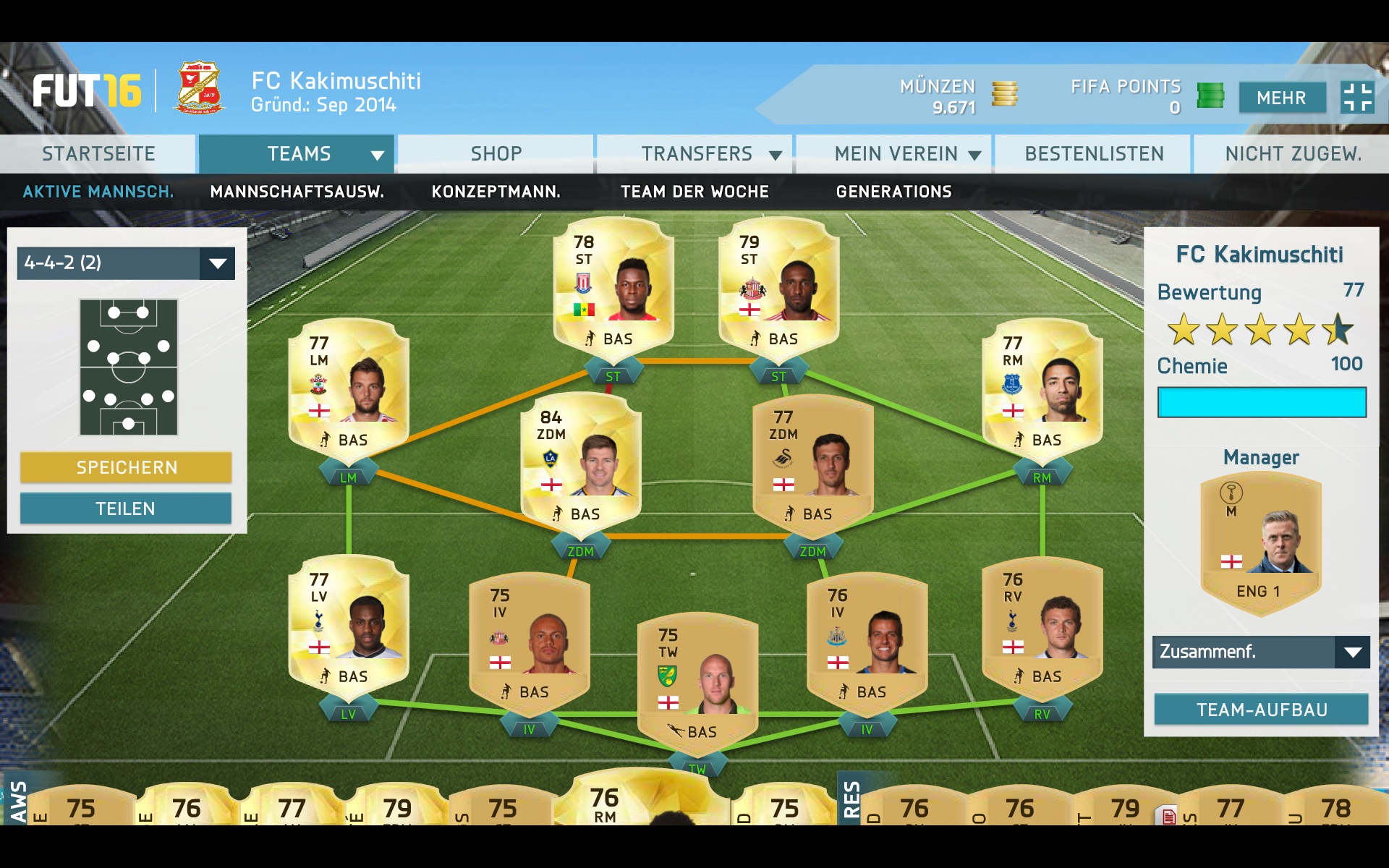View Team der Woche

694,192
